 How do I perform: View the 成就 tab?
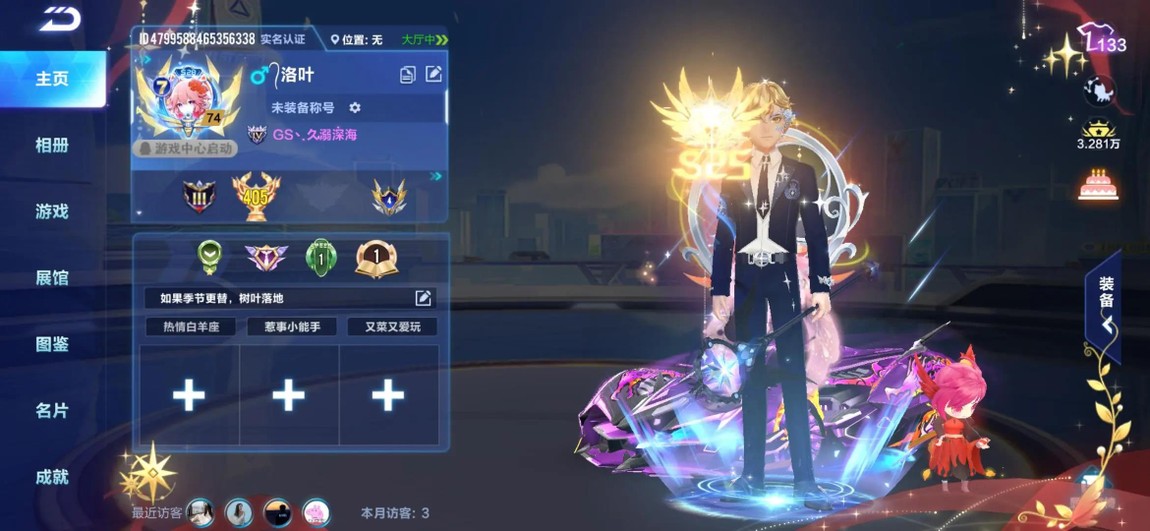pyautogui.click(x=52, y=477)
